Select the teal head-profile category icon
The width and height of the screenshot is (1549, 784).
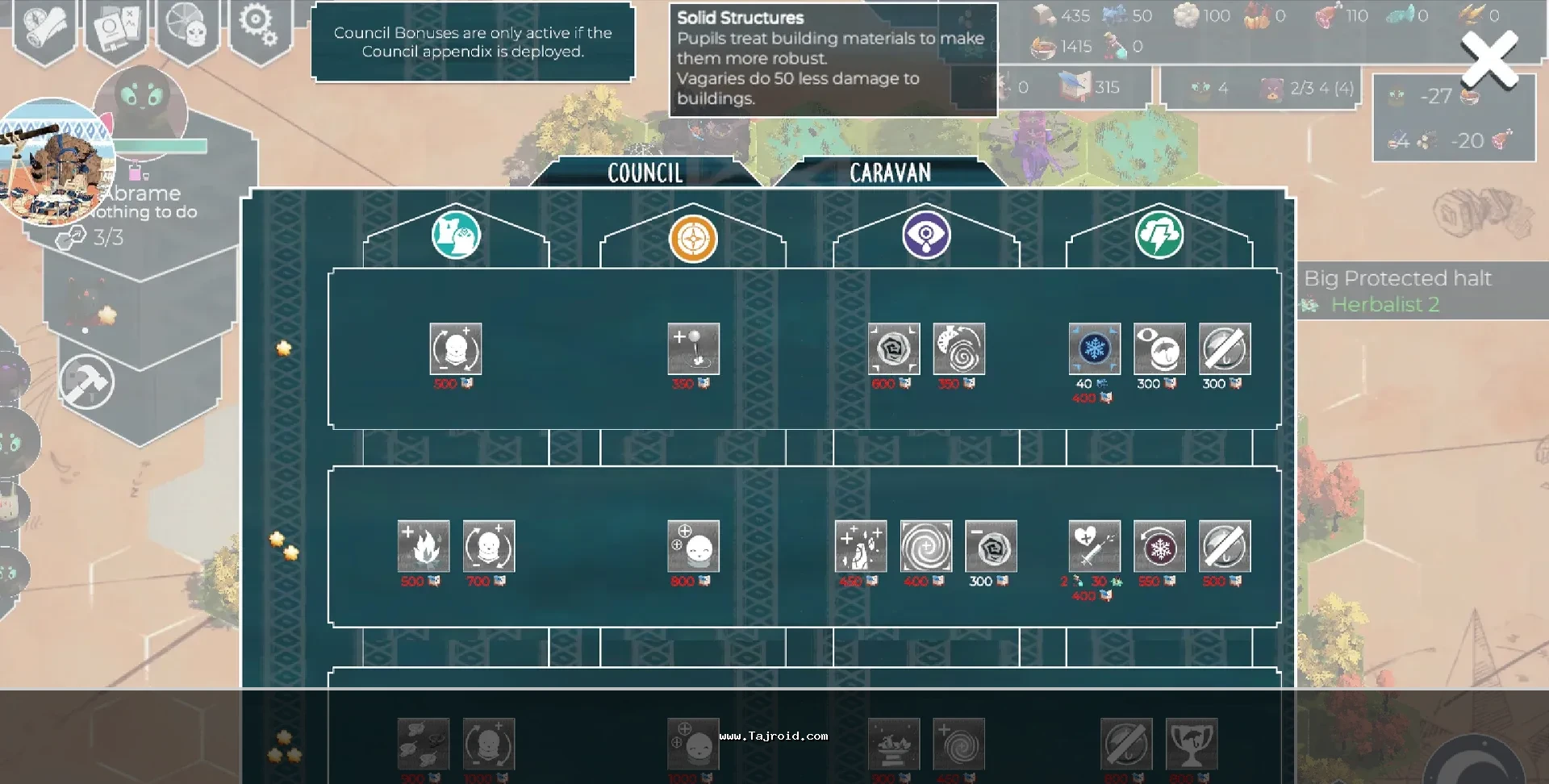[456, 236]
